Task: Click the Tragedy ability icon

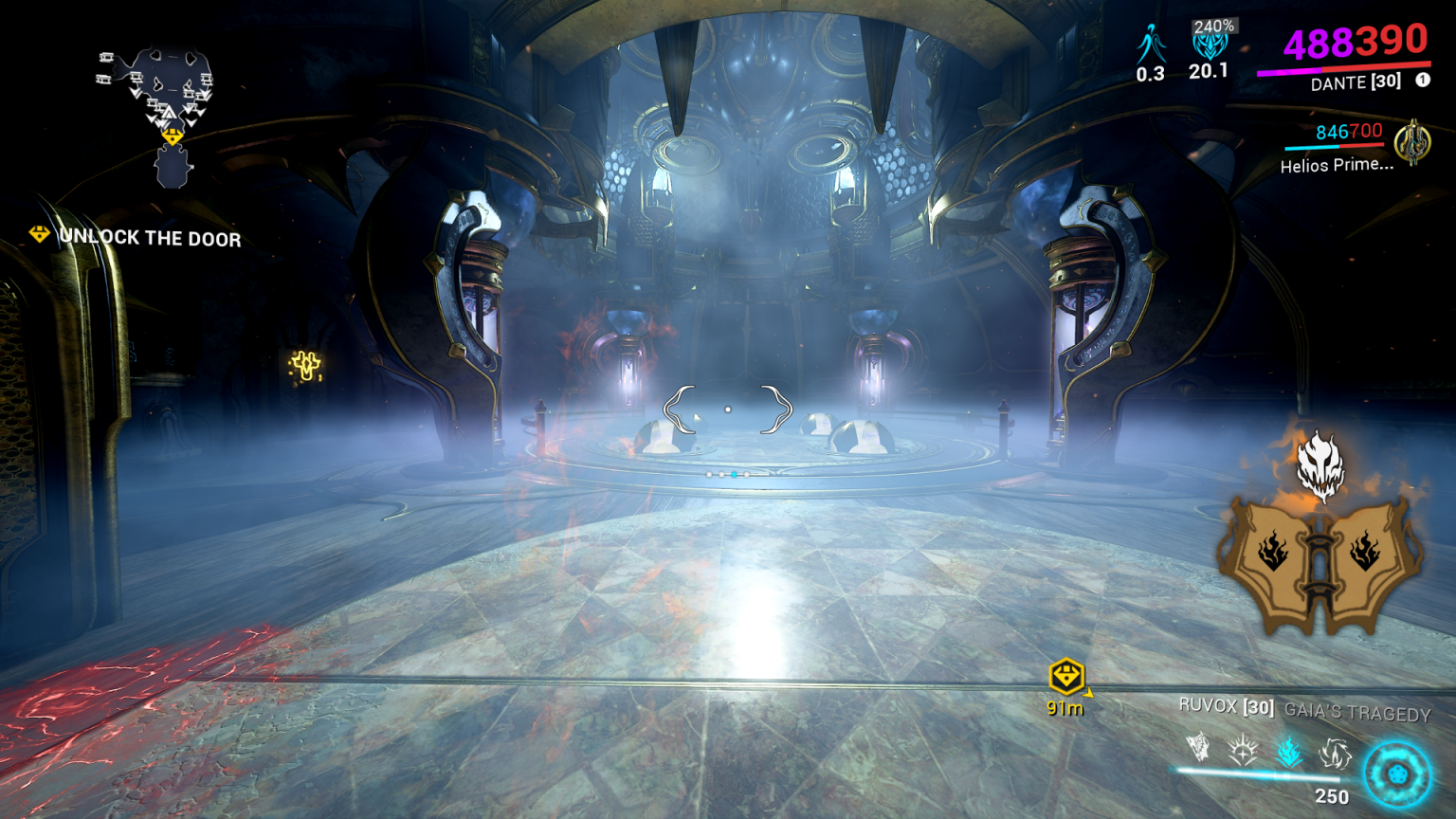Action: click(1336, 753)
